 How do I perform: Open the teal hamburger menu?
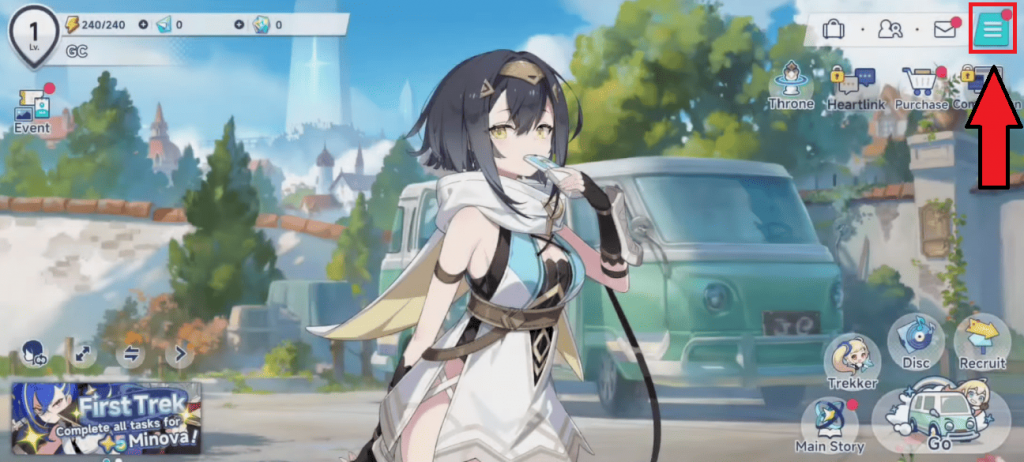point(992,30)
